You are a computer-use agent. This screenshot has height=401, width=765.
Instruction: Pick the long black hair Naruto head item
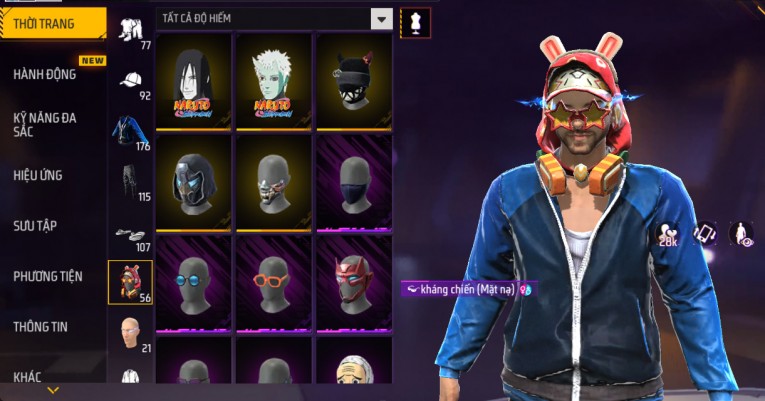[193, 81]
